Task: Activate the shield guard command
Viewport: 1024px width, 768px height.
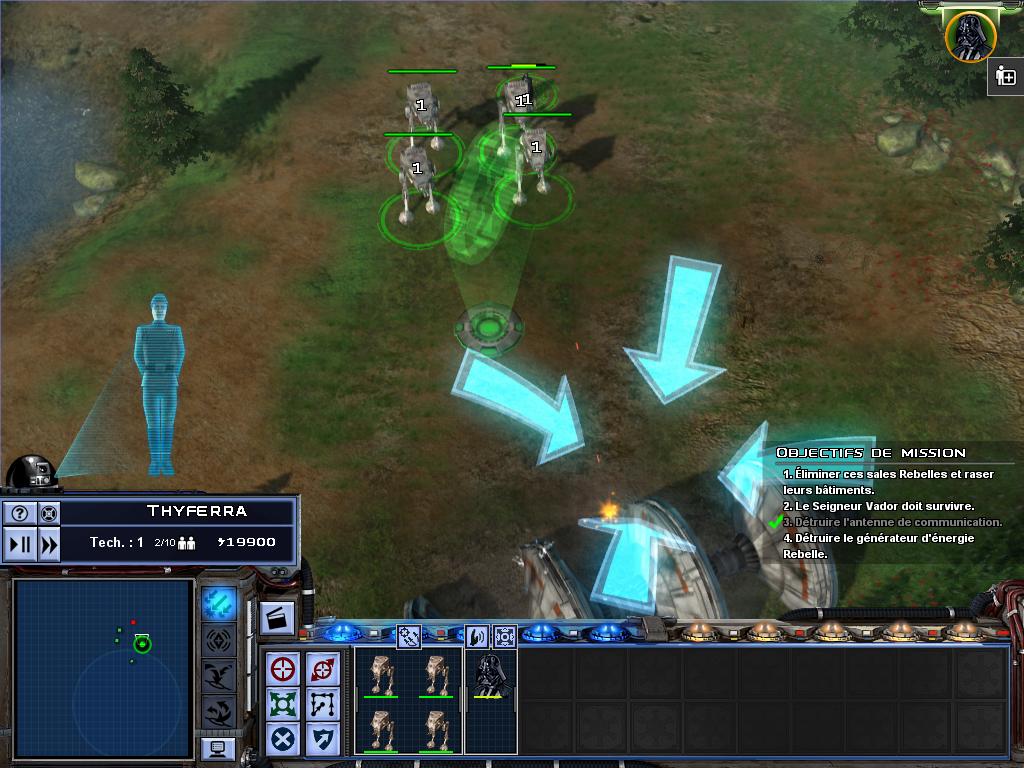Action: (322, 739)
